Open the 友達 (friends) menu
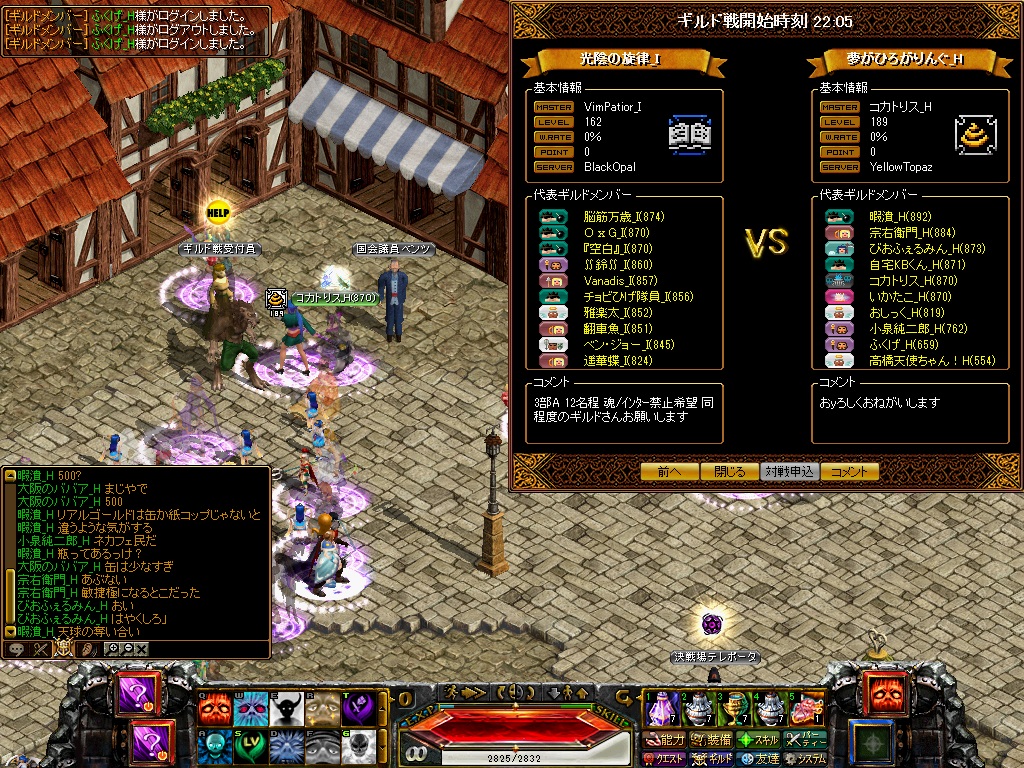This screenshot has width=1024, height=768. [758, 759]
